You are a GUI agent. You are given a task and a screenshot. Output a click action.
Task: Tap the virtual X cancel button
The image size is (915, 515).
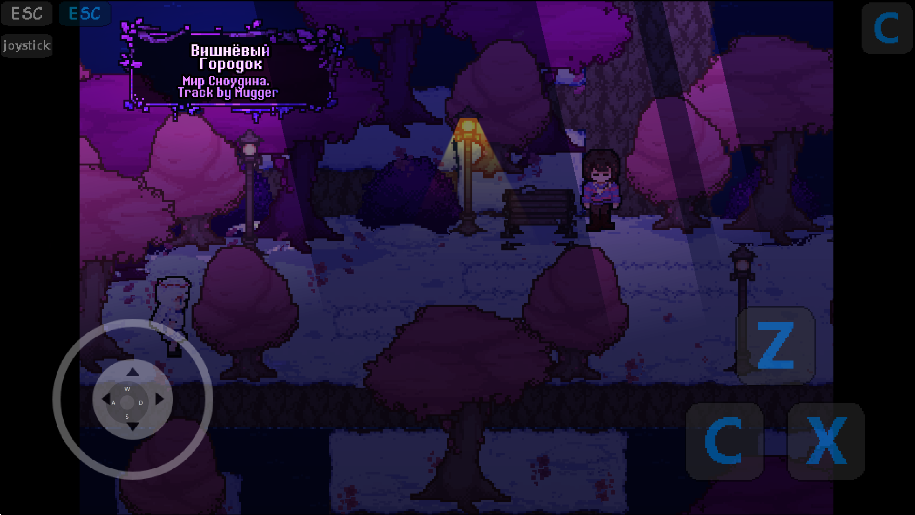826,440
